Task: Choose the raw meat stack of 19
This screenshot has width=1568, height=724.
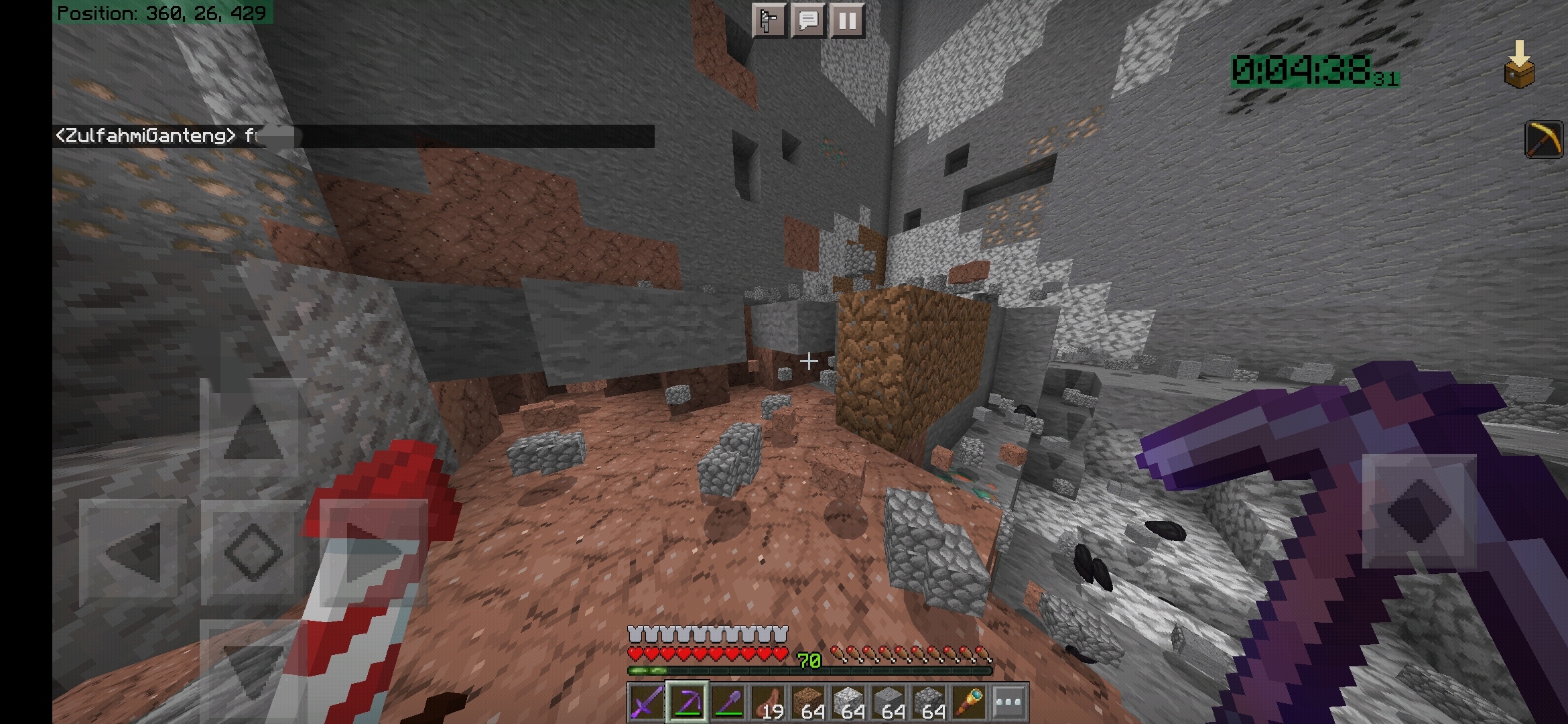Action: (x=767, y=703)
